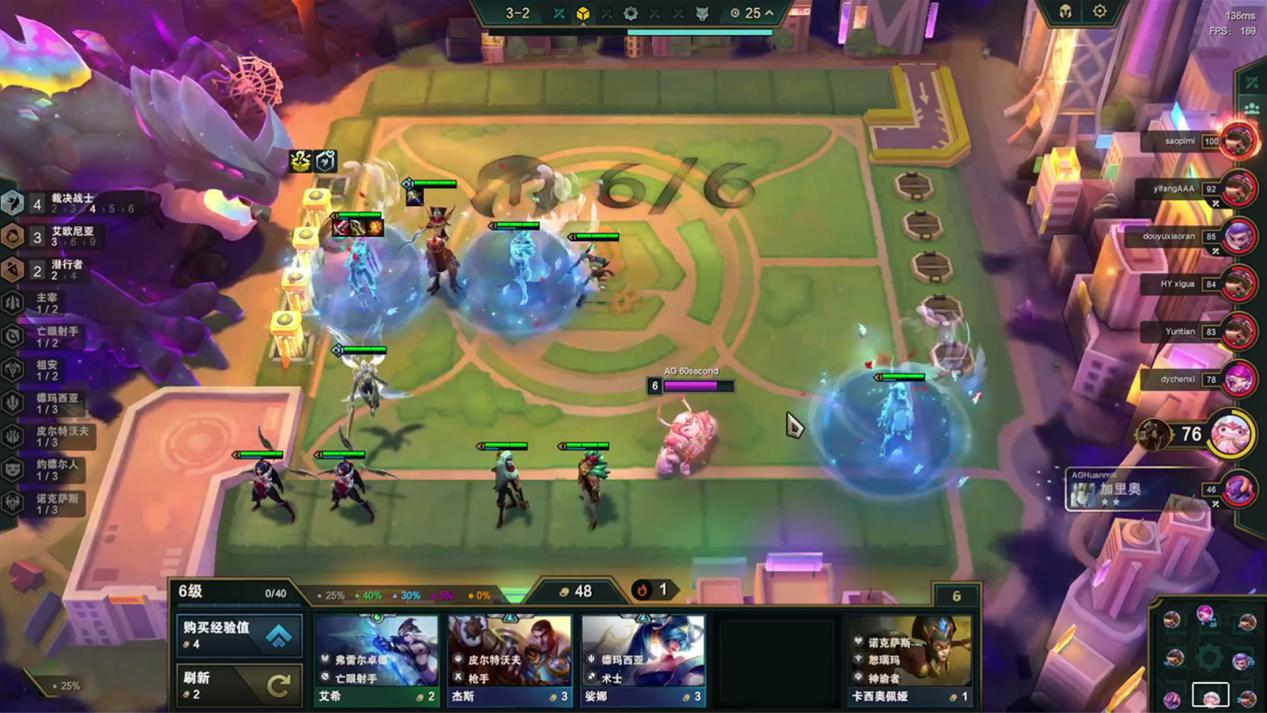Screen dimensions: 1267x713
Task: Buy the 艾希 champion card
Action: click(377, 660)
